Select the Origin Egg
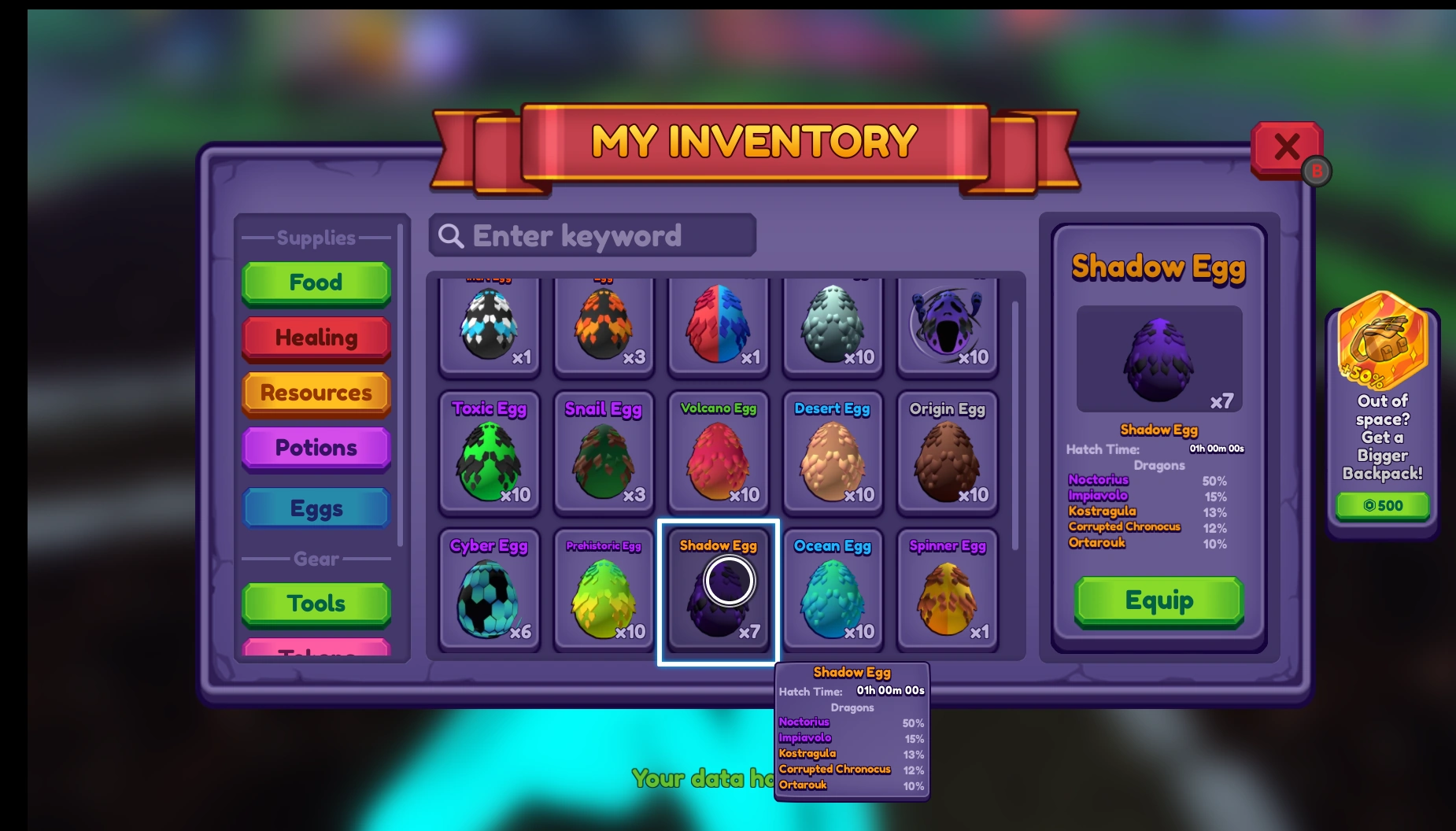The width and height of the screenshot is (1456, 831). pyautogui.click(x=946, y=455)
